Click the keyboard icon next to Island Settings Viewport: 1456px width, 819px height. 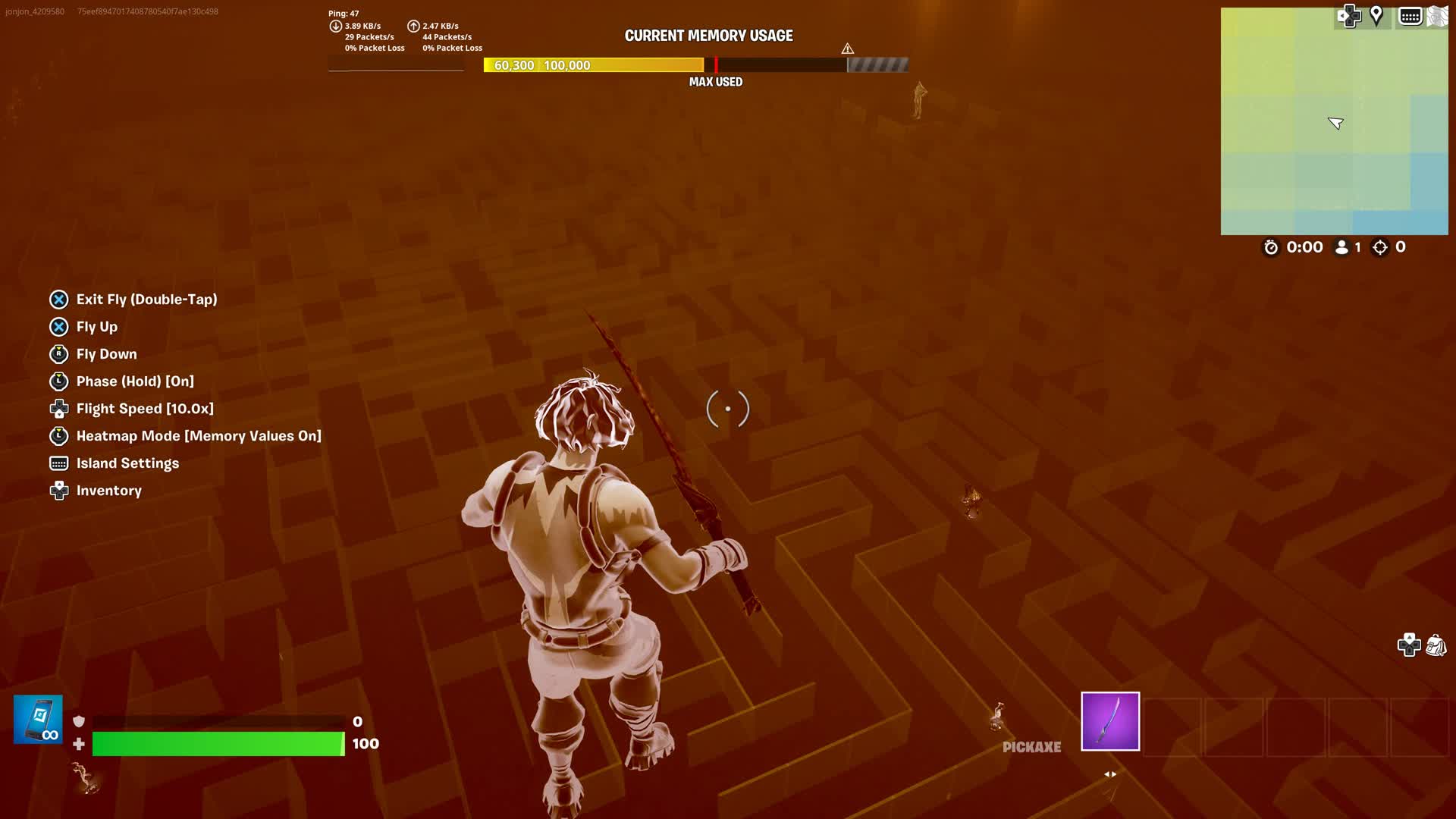click(x=58, y=463)
